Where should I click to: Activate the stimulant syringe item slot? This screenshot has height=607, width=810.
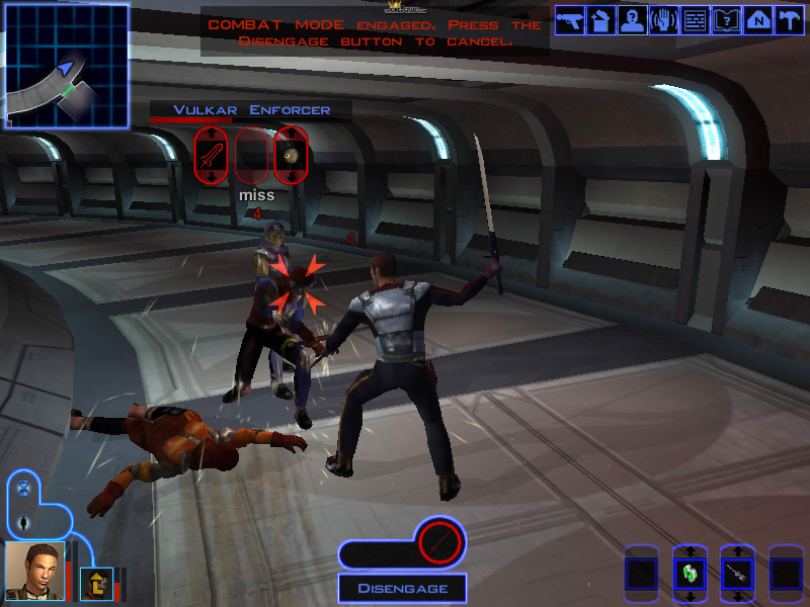pos(737,574)
